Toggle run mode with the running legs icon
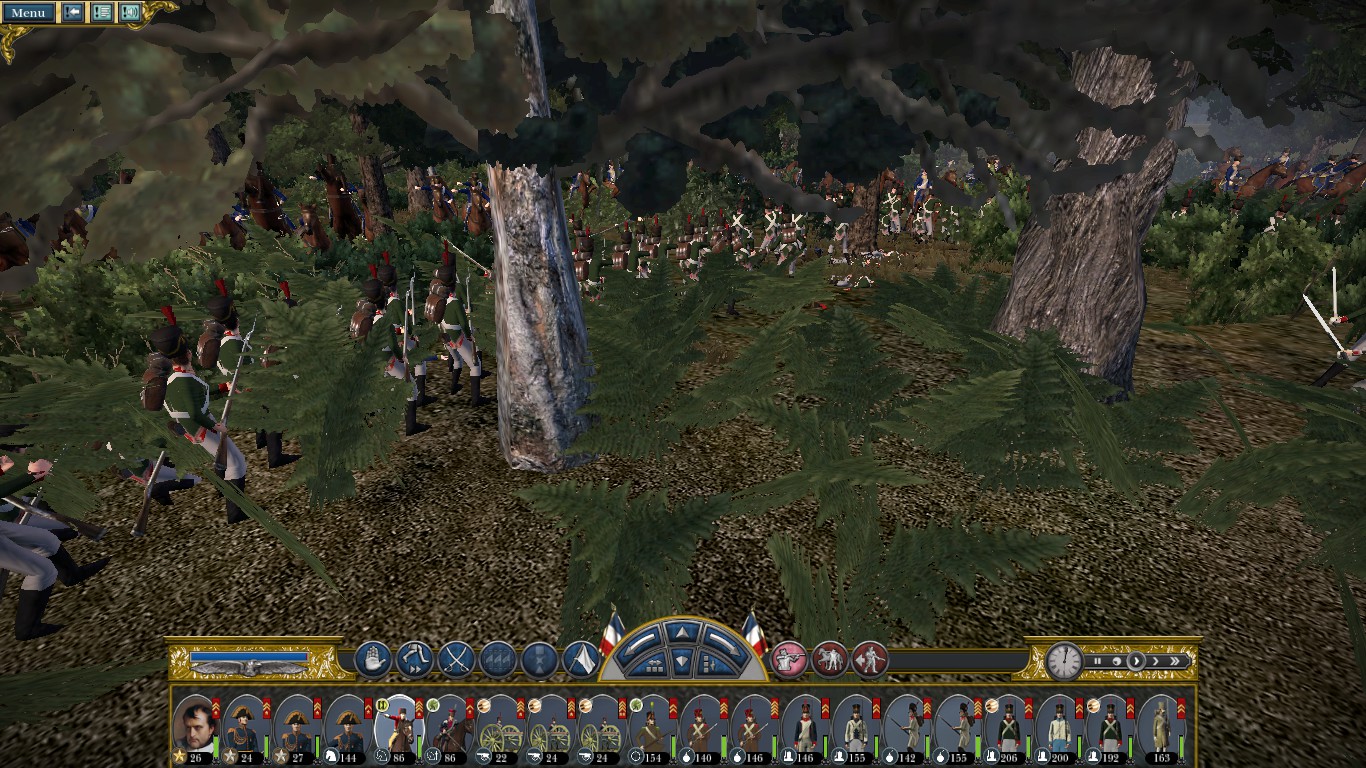The image size is (1366, 768). (414, 660)
